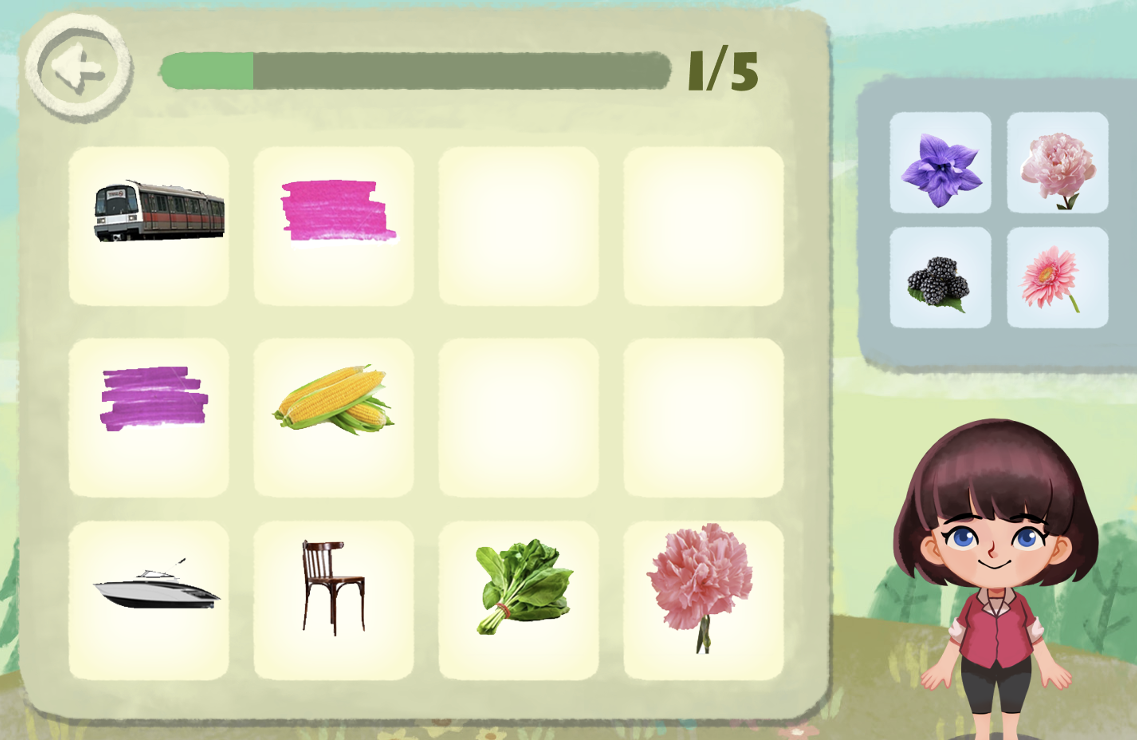Pick the pink scribble tile
This screenshot has width=1137, height=740.
click(334, 226)
